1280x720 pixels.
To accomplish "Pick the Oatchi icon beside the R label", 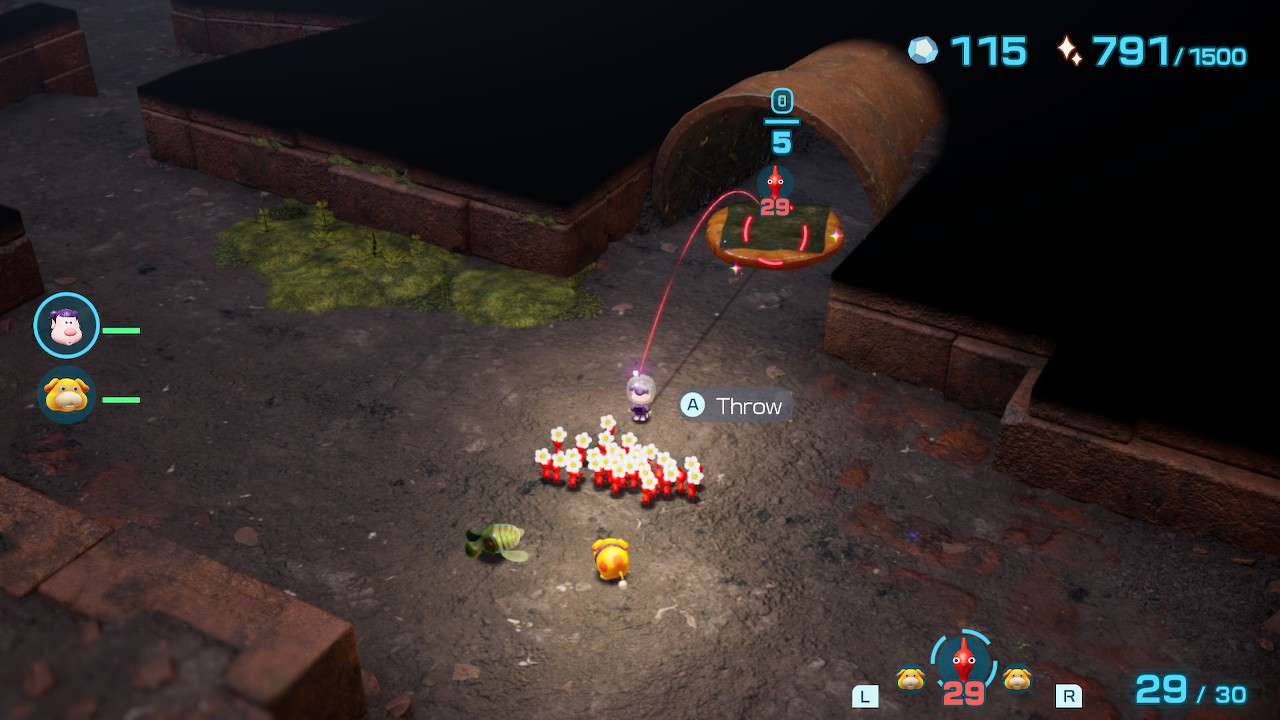I will [x=1017, y=679].
